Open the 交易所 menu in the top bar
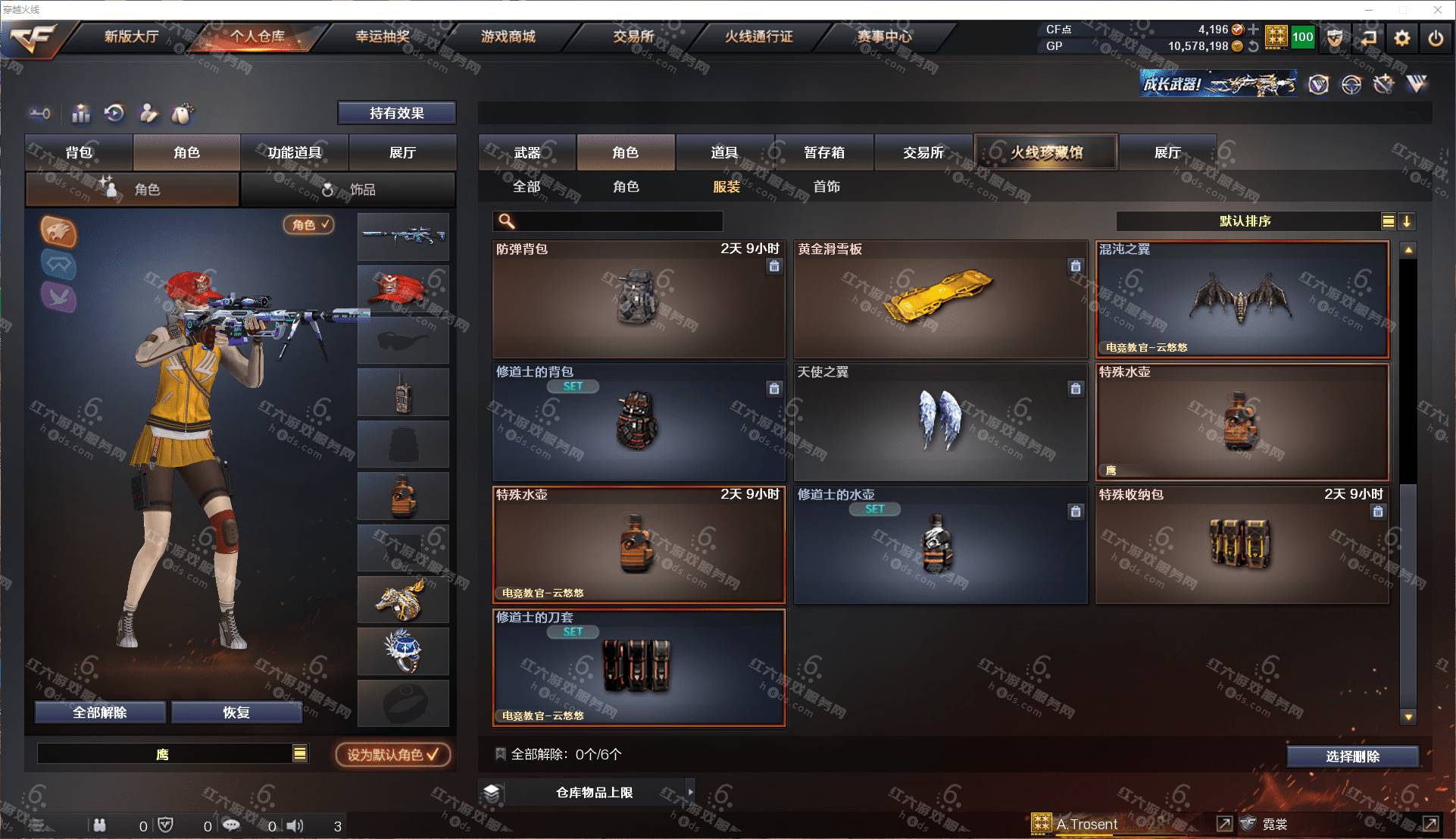This screenshot has height=839, width=1456. (633, 36)
